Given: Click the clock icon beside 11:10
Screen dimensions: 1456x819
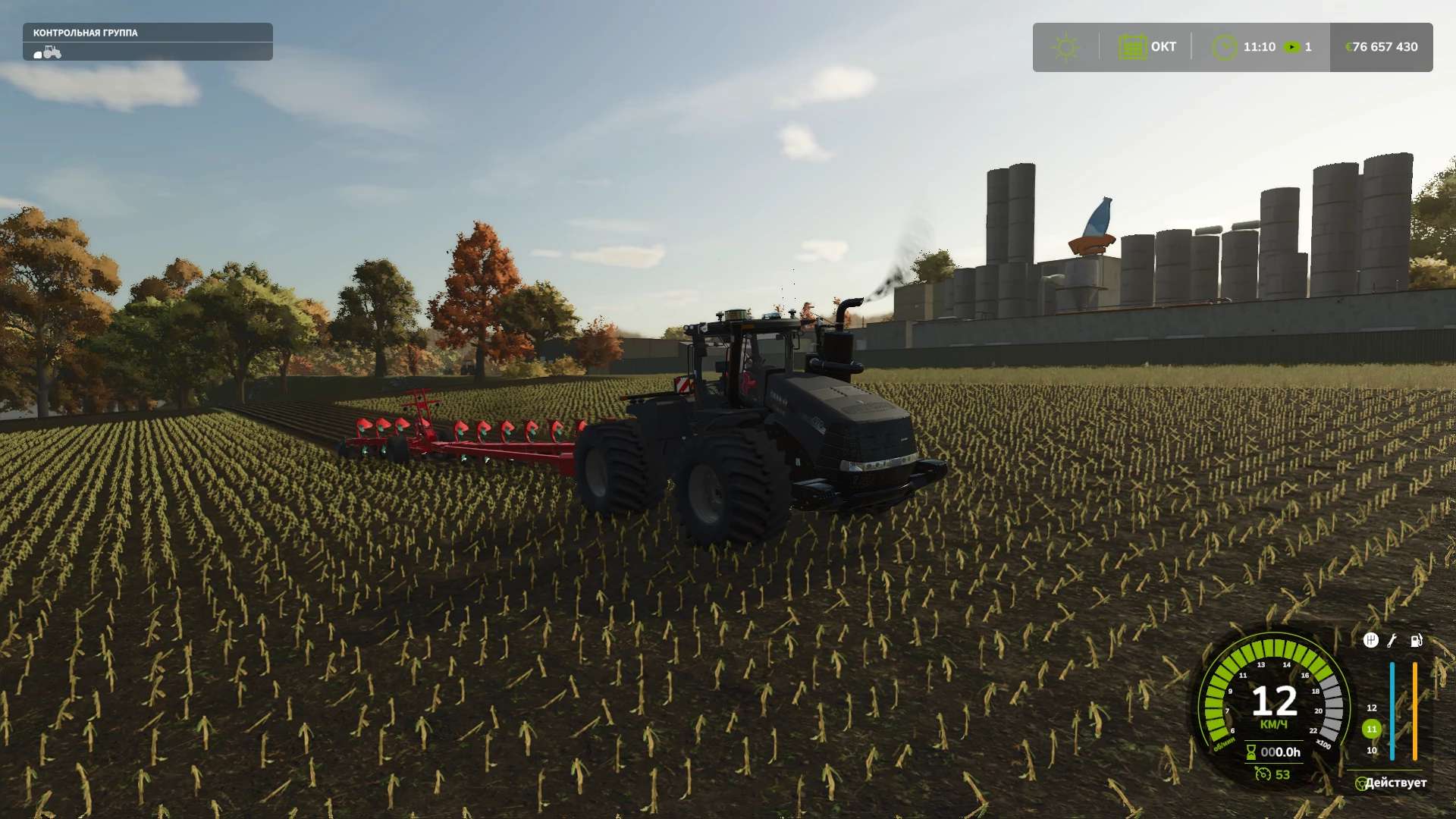Looking at the screenshot, I should click(1223, 47).
